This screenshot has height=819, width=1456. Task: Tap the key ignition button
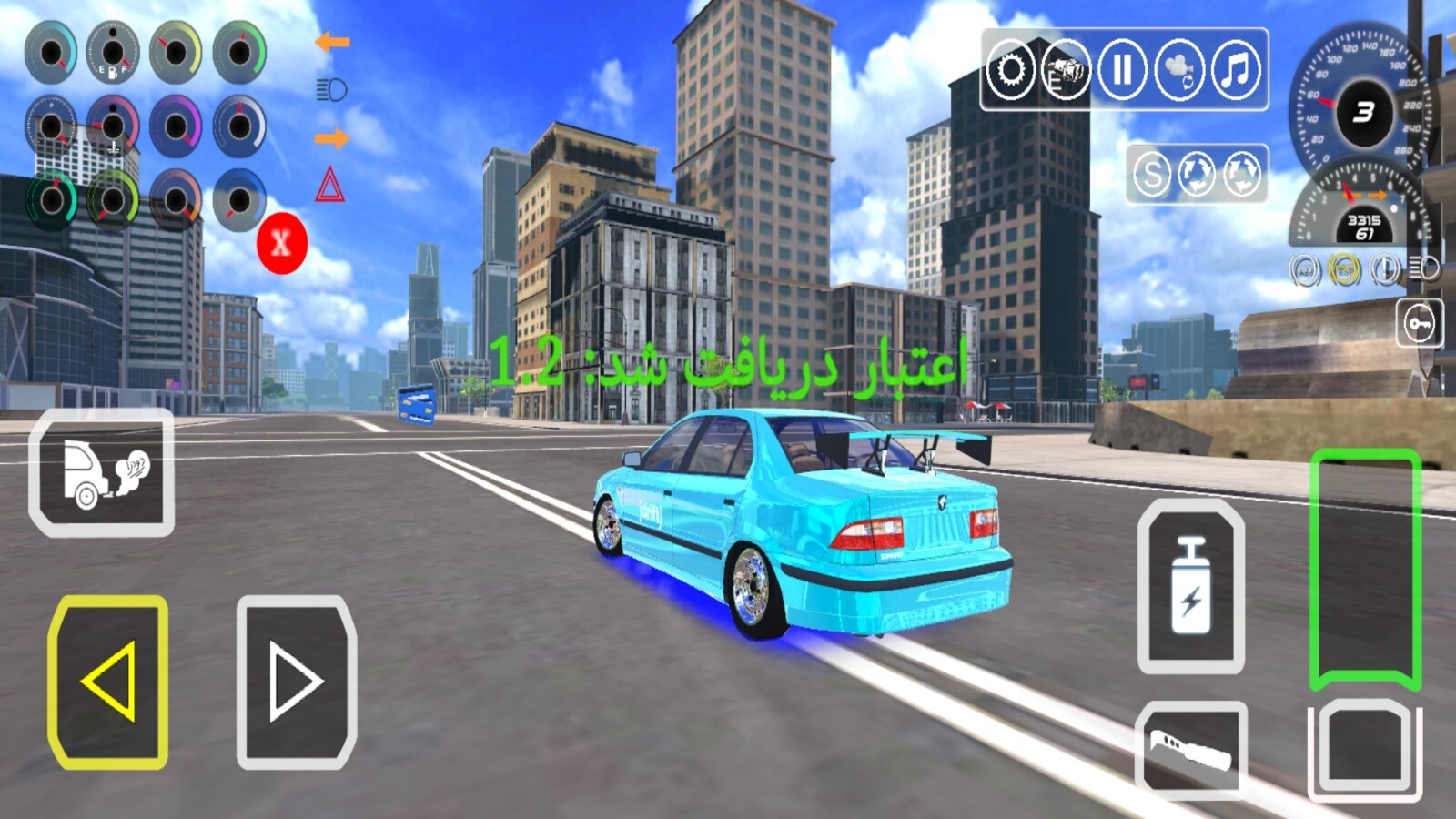click(1419, 323)
